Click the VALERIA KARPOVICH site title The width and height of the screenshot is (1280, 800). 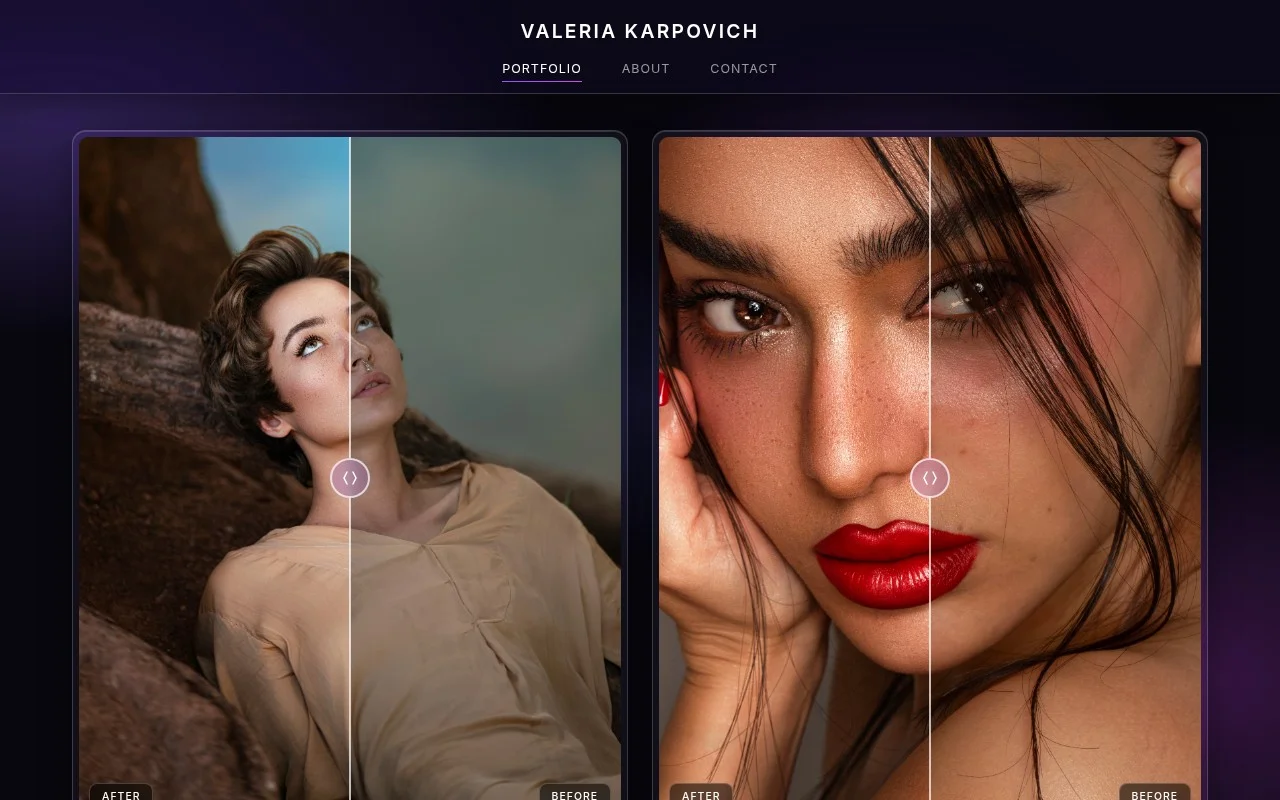(x=640, y=31)
